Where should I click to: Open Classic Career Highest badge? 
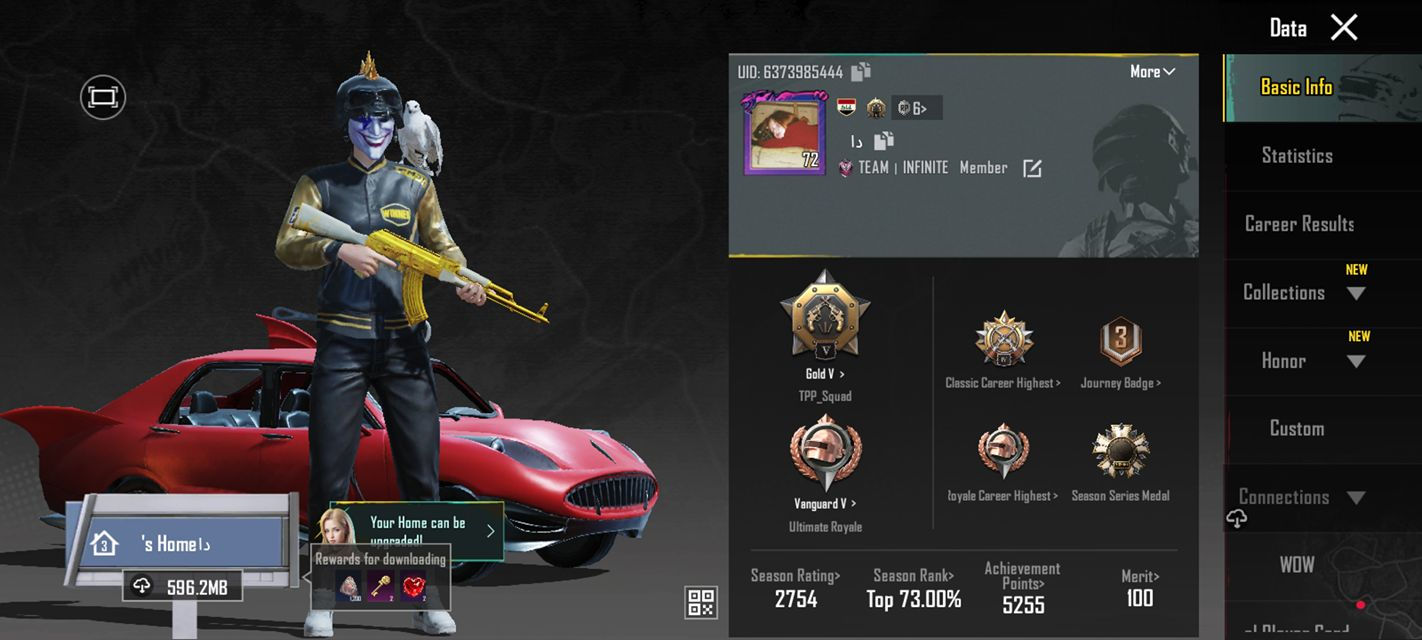[1003, 340]
